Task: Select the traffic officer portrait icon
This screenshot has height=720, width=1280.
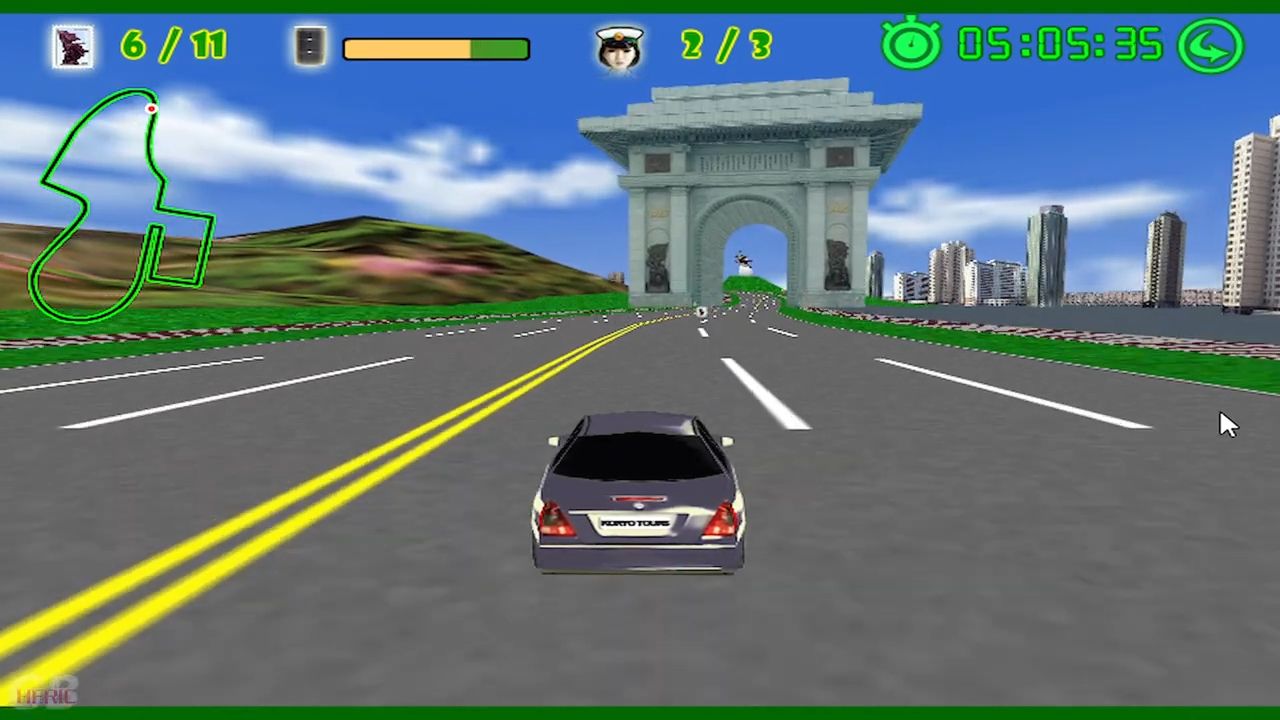Action: coord(619,47)
